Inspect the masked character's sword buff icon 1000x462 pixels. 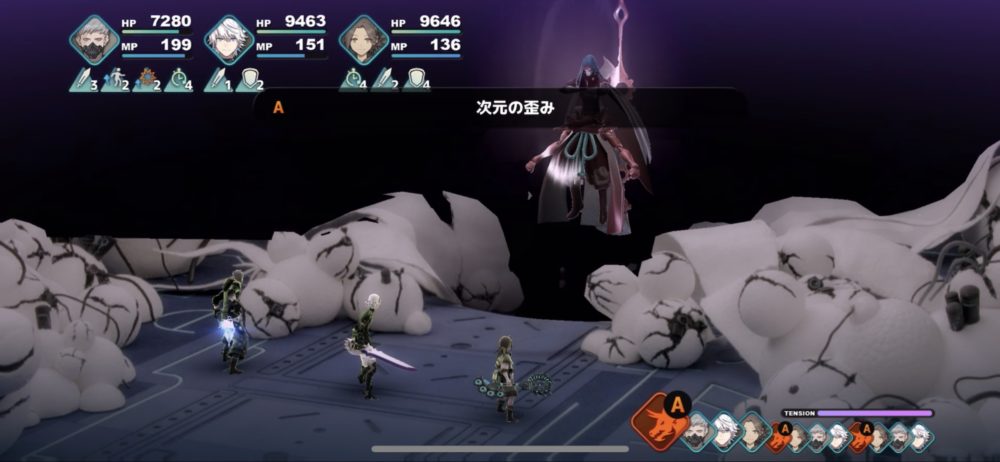[x=82, y=80]
